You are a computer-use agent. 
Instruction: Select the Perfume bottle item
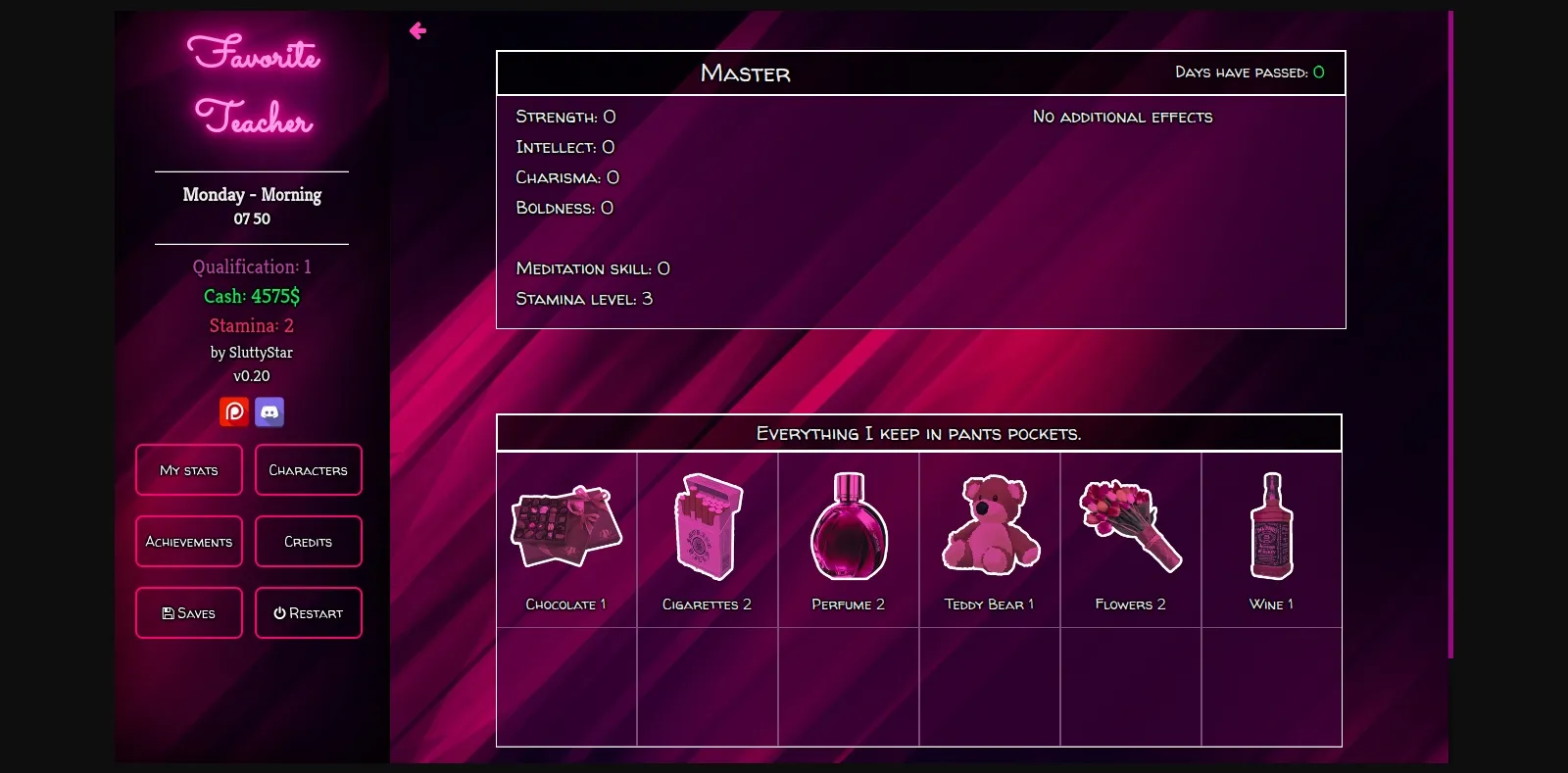tap(848, 527)
